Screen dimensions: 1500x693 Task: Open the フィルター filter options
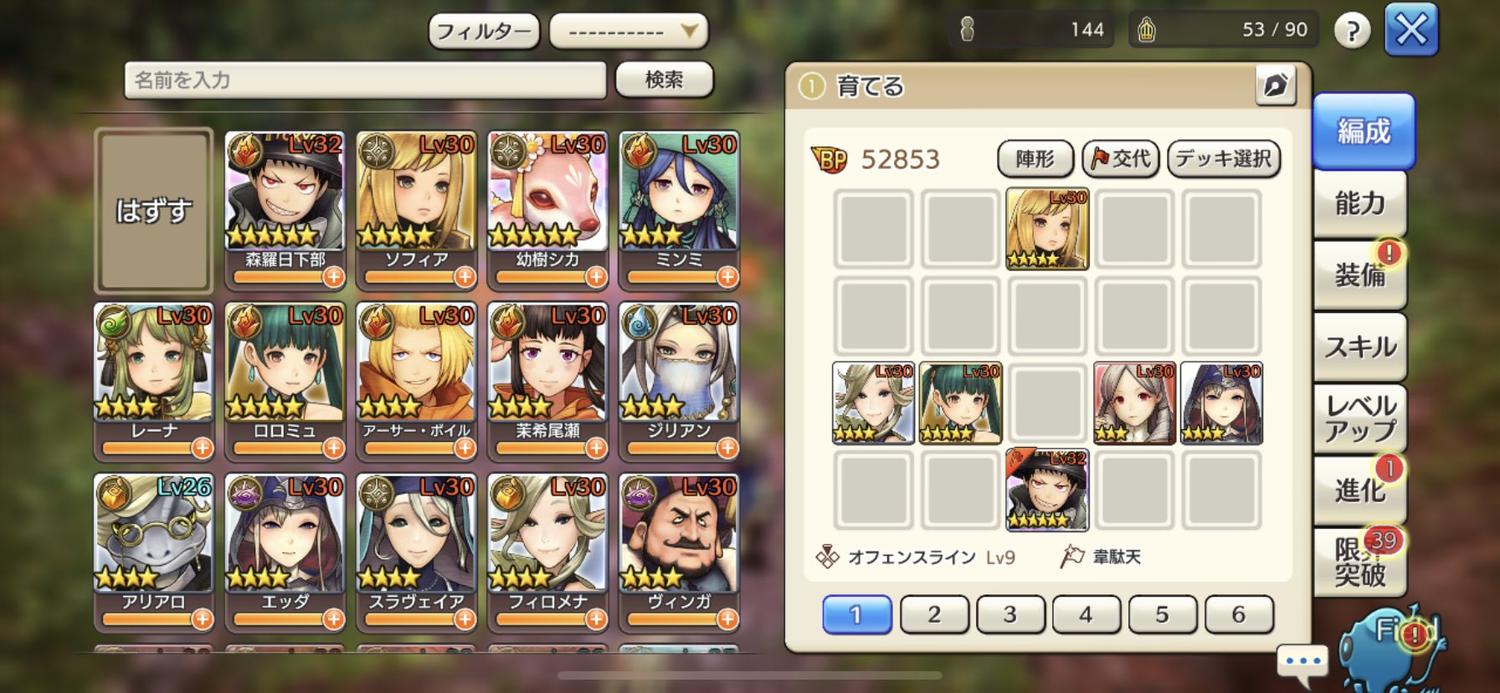pos(484,31)
